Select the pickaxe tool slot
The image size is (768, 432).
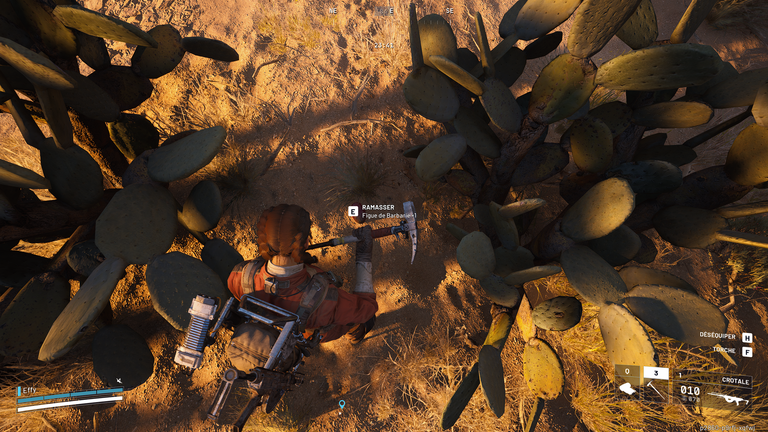(655, 389)
